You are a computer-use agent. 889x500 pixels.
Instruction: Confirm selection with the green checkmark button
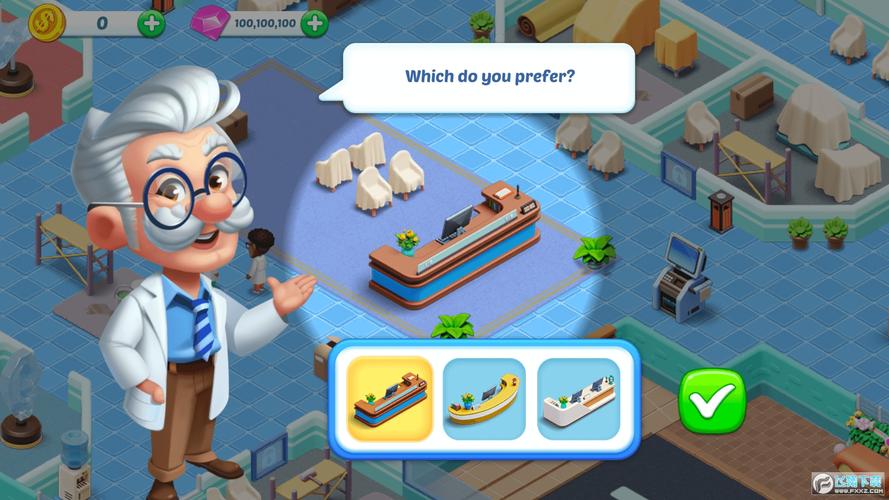pos(712,400)
